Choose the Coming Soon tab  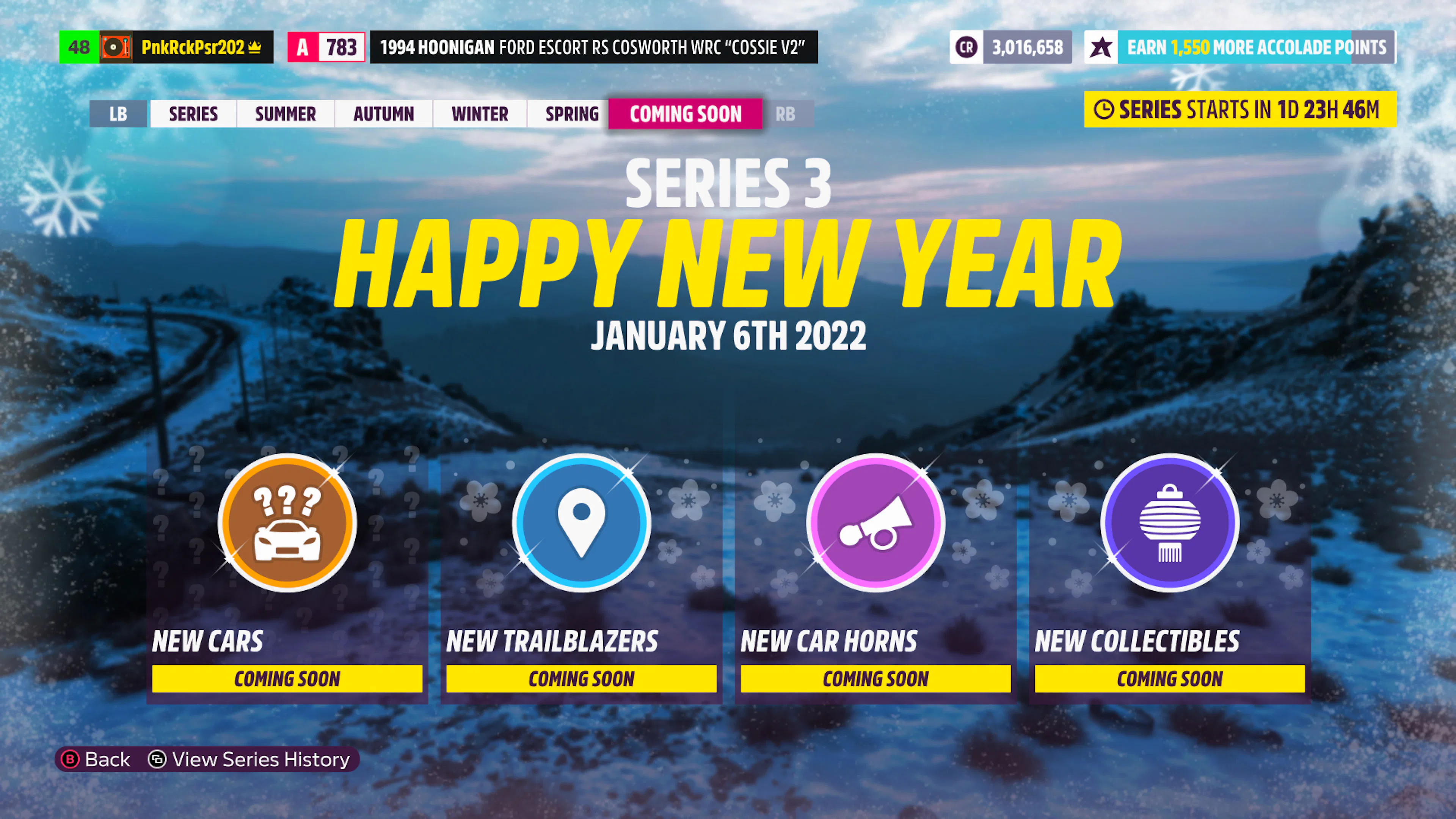pyautogui.click(x=685, y=114)
